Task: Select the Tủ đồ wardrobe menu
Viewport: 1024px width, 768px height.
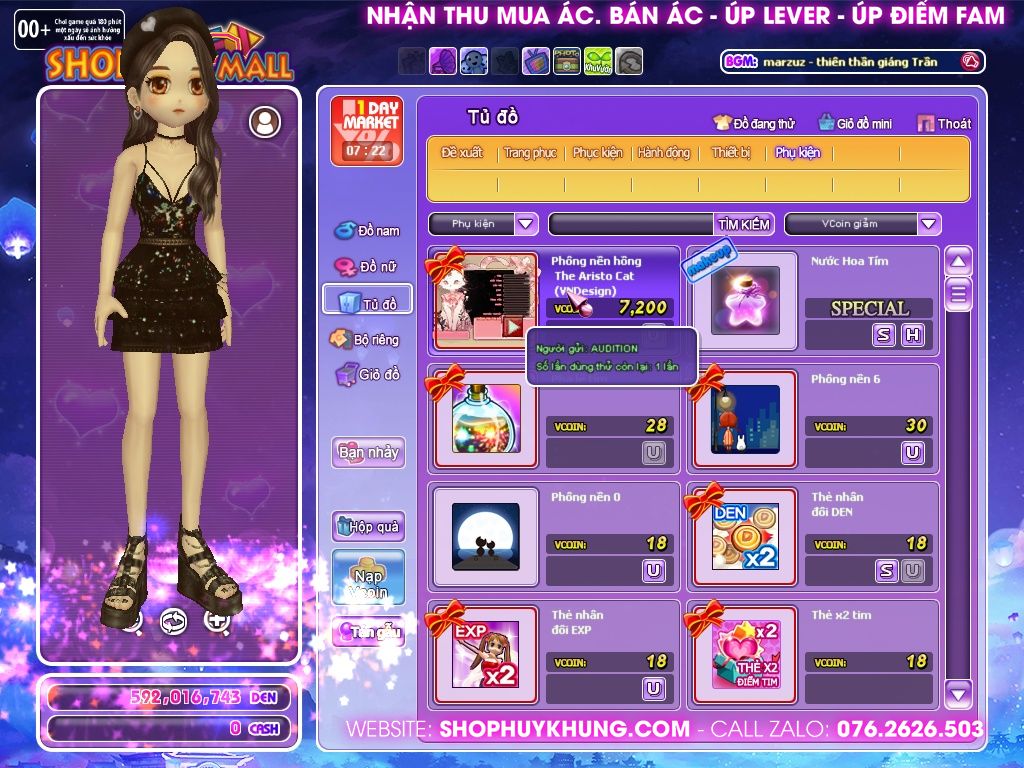Action: pyautogui.click(x=368, y=302)
